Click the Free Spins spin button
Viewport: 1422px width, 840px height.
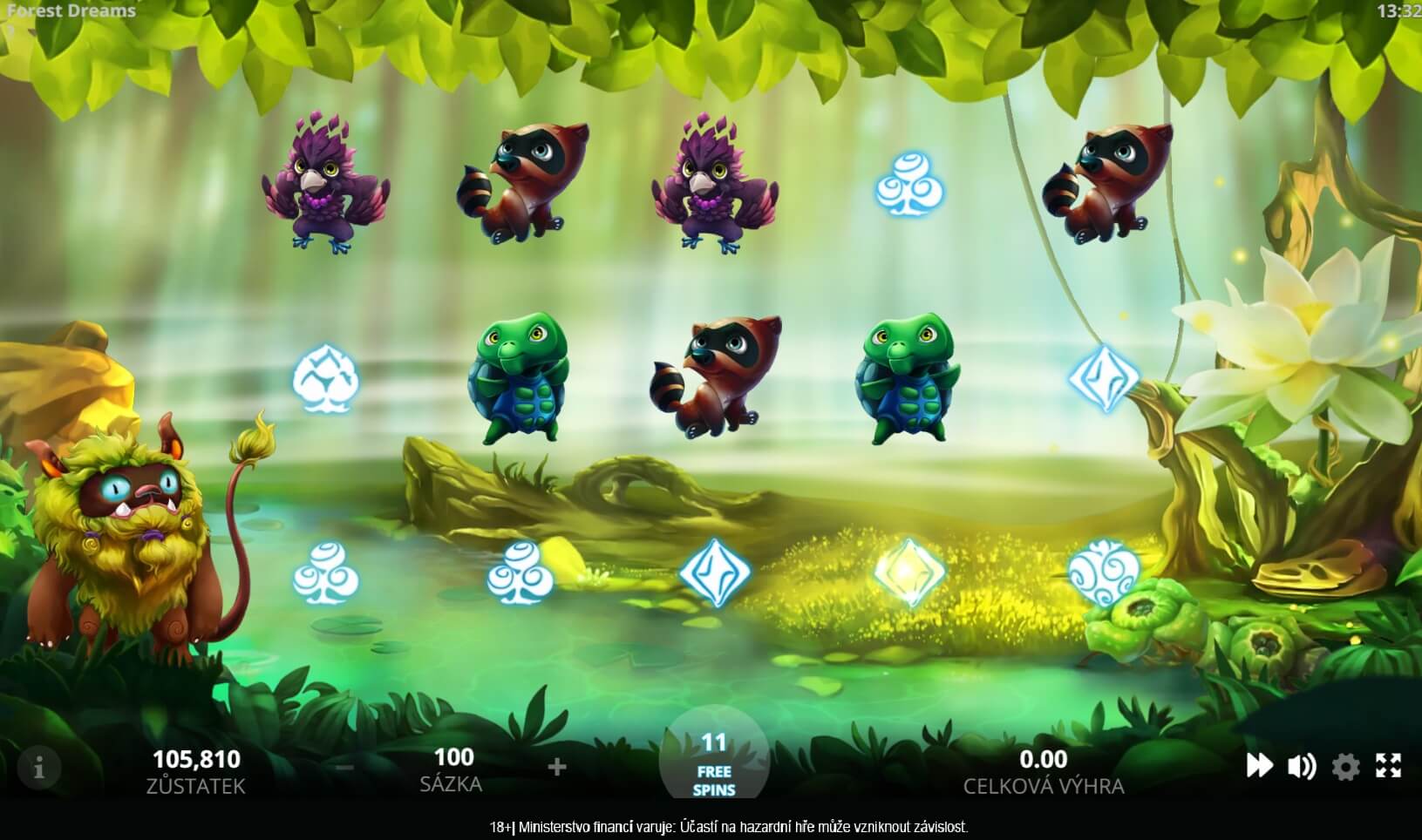714,764
